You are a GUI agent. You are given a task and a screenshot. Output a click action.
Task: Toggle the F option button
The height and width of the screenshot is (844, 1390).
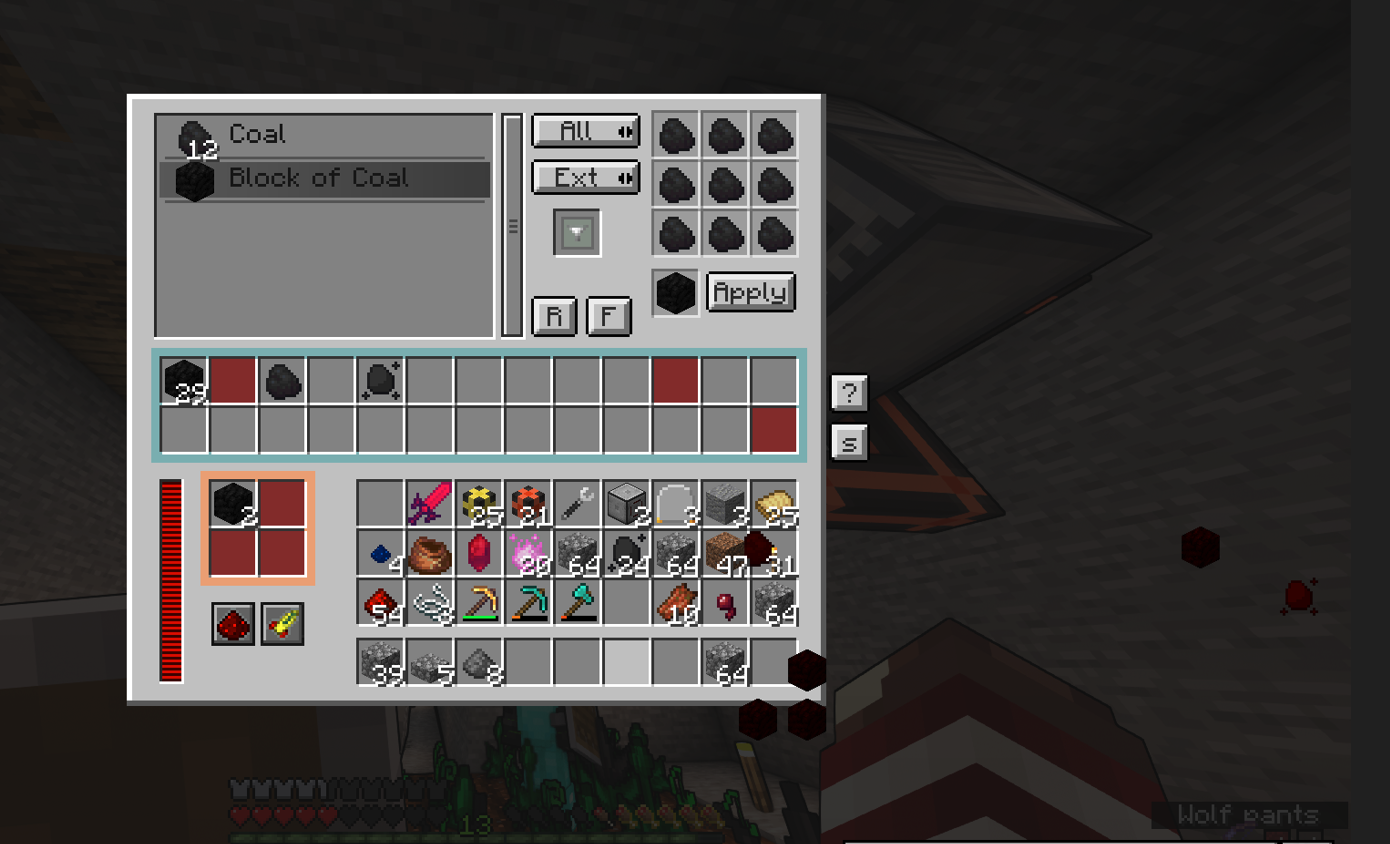pos(609,316)
